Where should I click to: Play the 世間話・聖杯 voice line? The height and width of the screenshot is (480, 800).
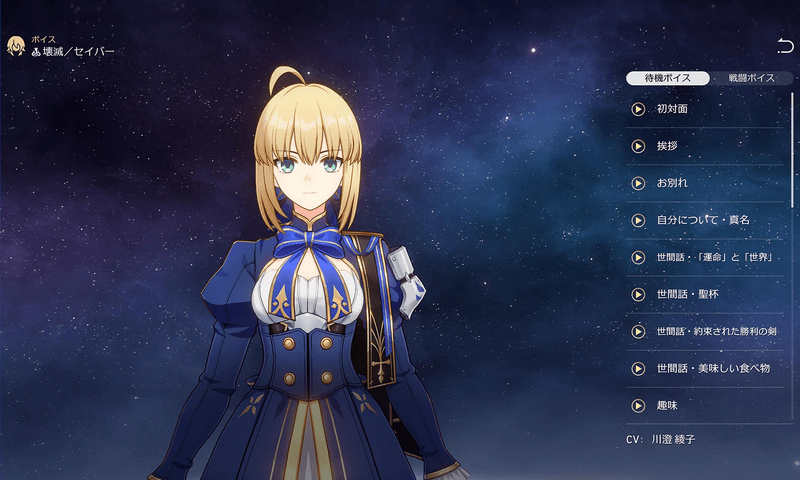click(638, 294)
